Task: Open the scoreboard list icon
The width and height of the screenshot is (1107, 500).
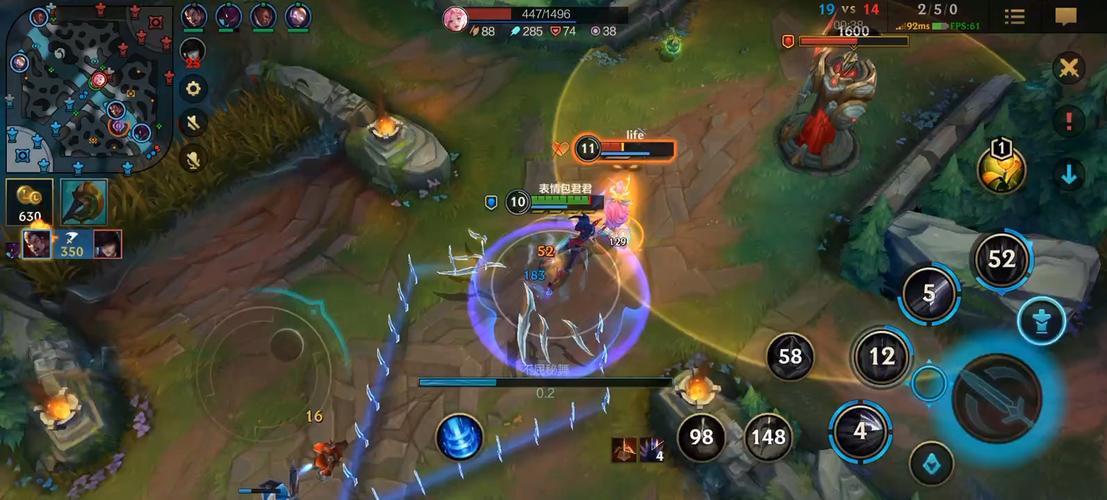Action: pyautogui.click(x=1014, y=16)
